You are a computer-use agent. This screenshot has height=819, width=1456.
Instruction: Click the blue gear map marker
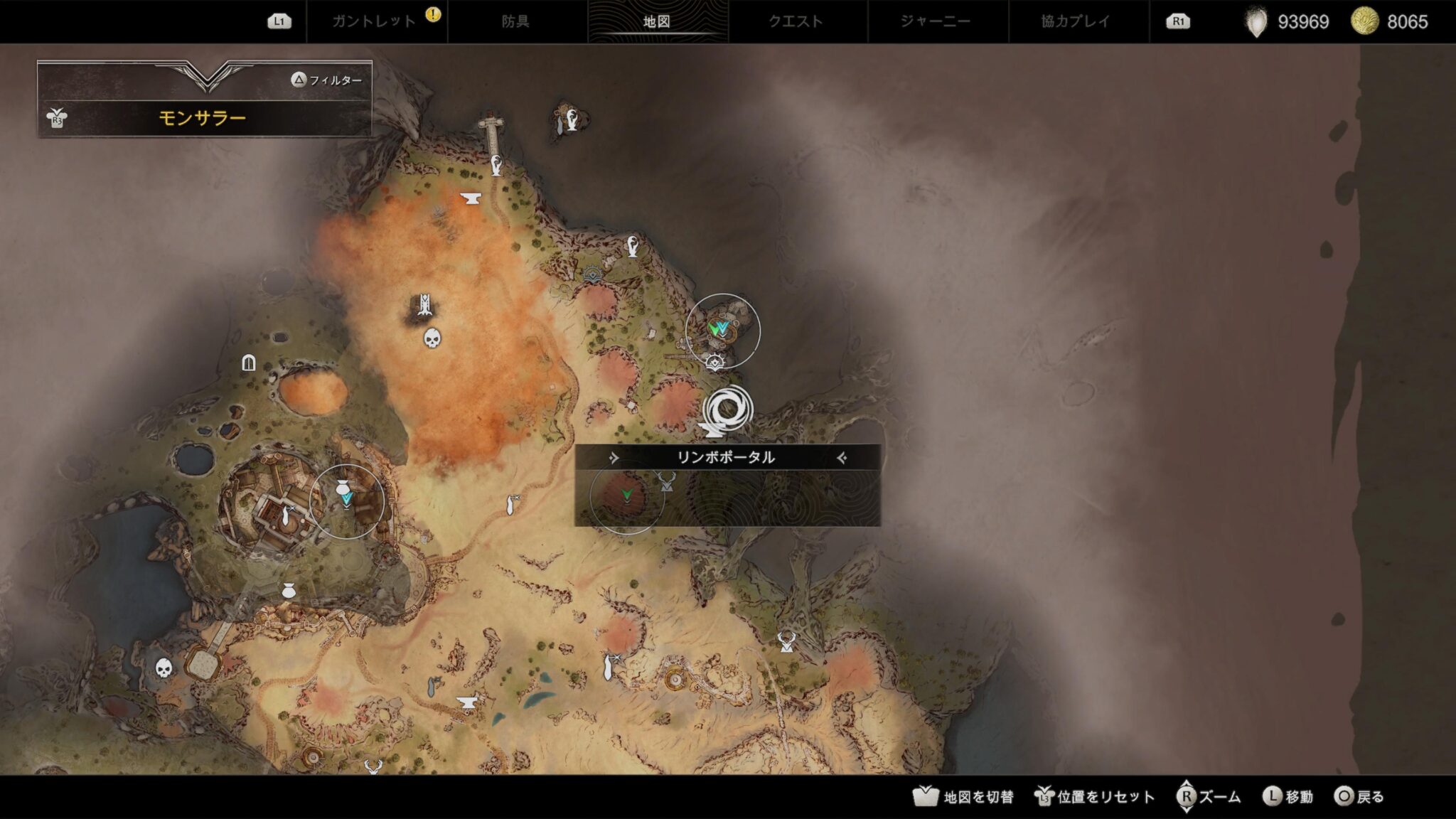592,274
